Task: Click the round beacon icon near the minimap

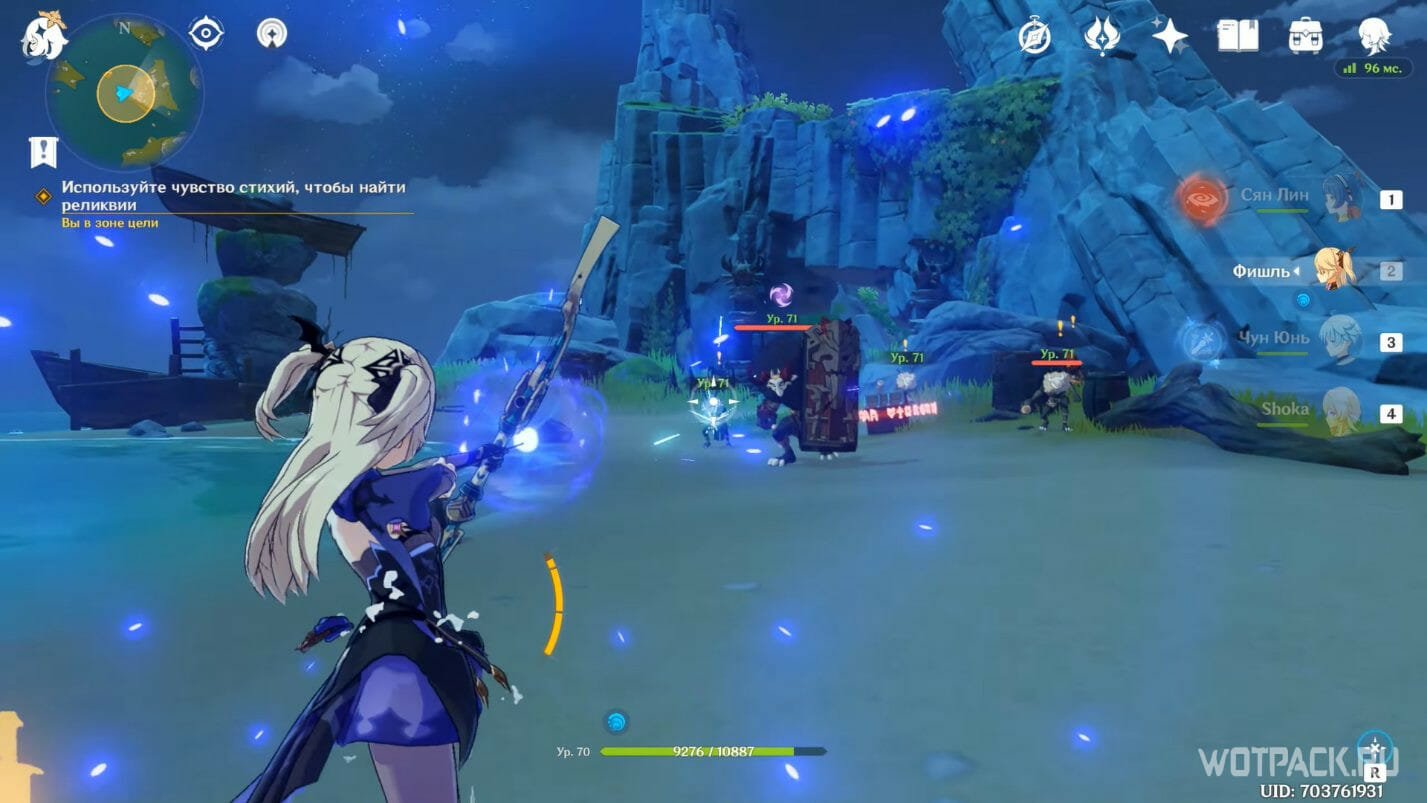Action: point(271,34)
